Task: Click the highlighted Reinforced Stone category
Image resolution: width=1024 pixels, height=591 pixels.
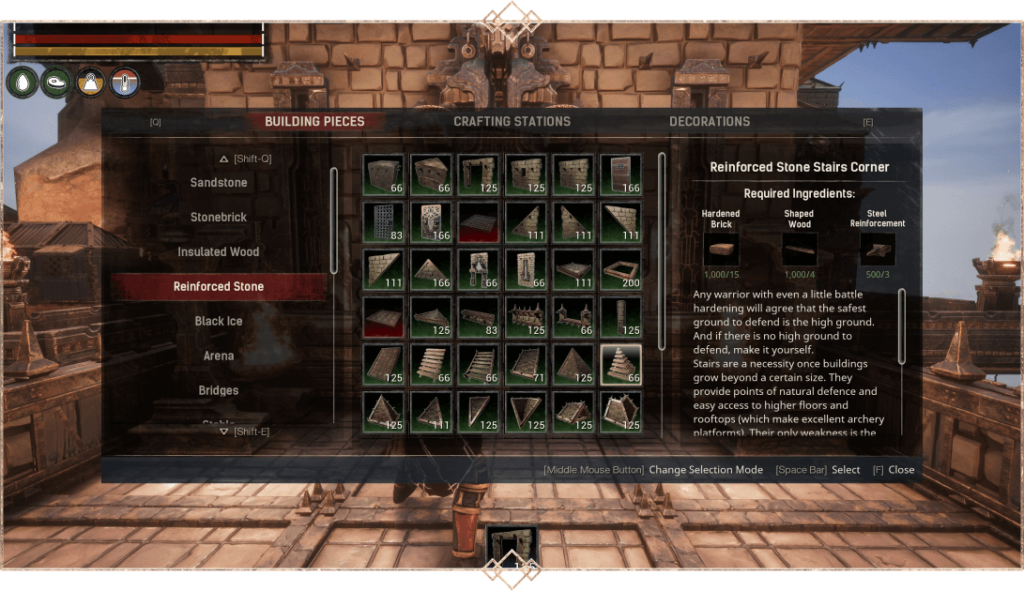Action: click(219, 287)
